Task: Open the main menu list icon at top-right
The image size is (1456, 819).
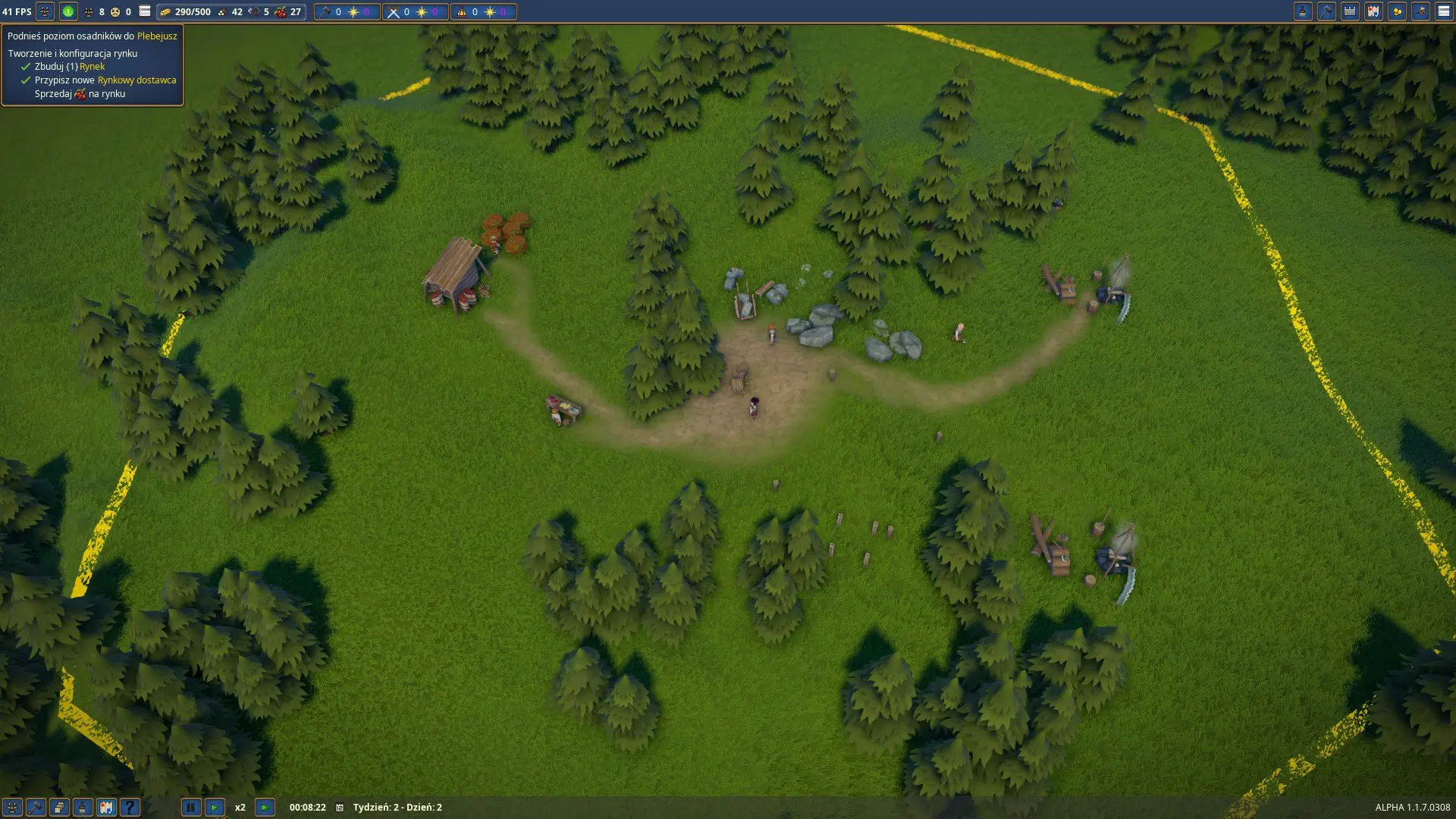Action: tap(1444, 11)
